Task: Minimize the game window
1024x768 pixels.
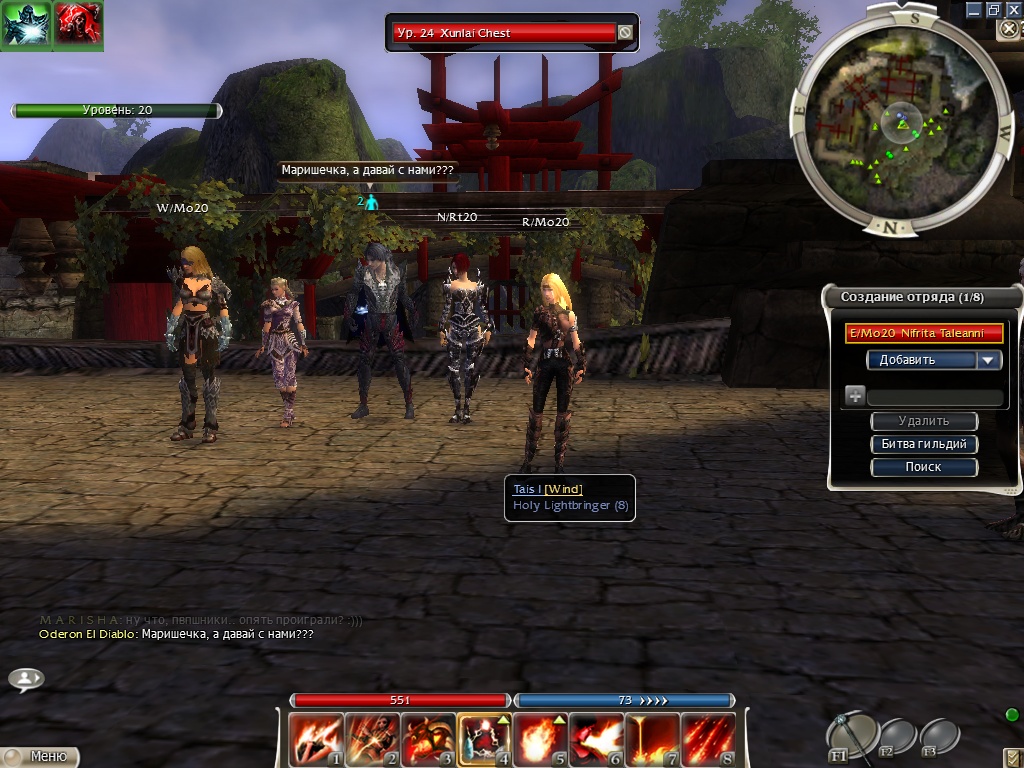Action: point(973,9)
